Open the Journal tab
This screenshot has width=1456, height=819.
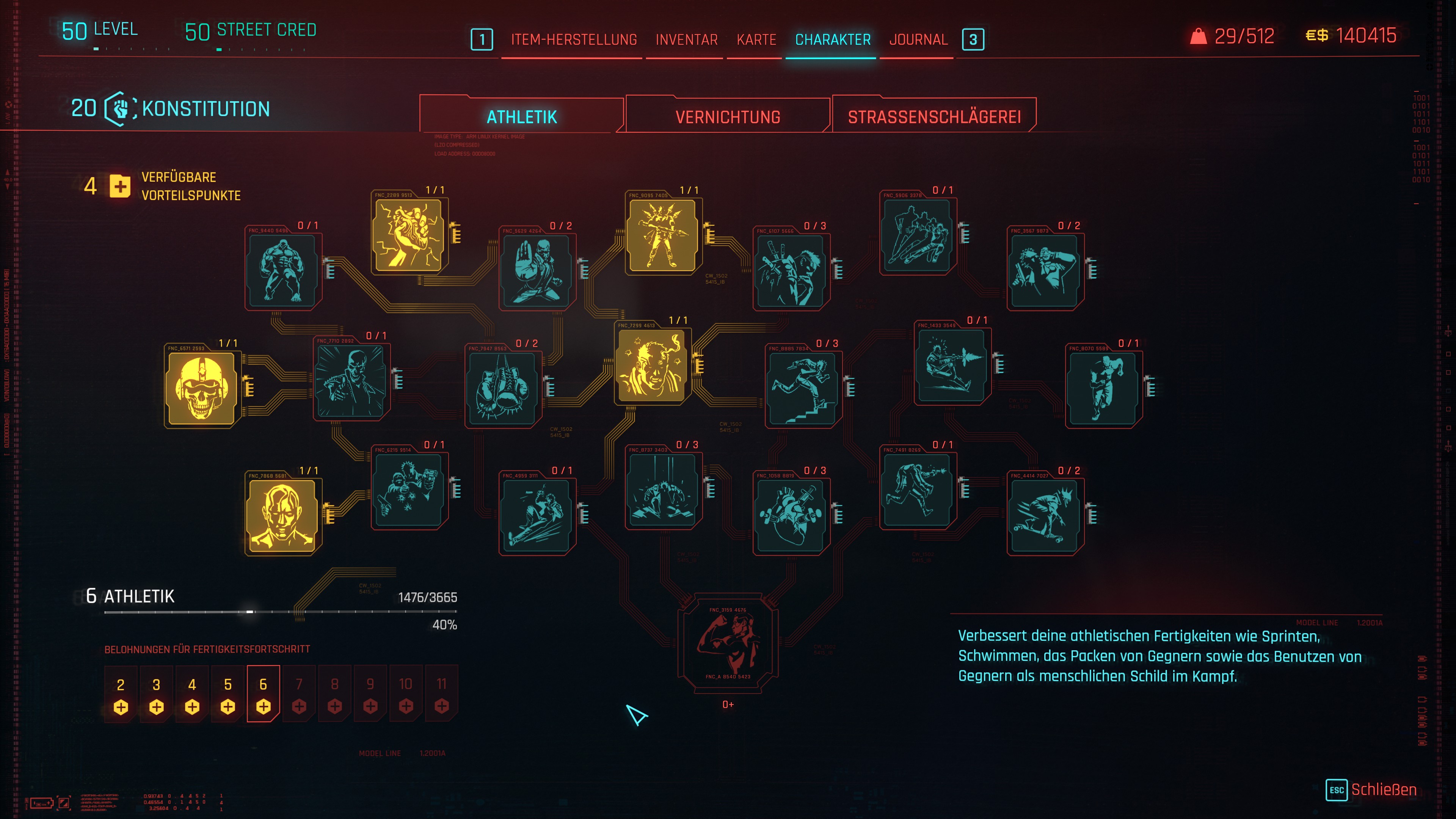click(918, 39)
